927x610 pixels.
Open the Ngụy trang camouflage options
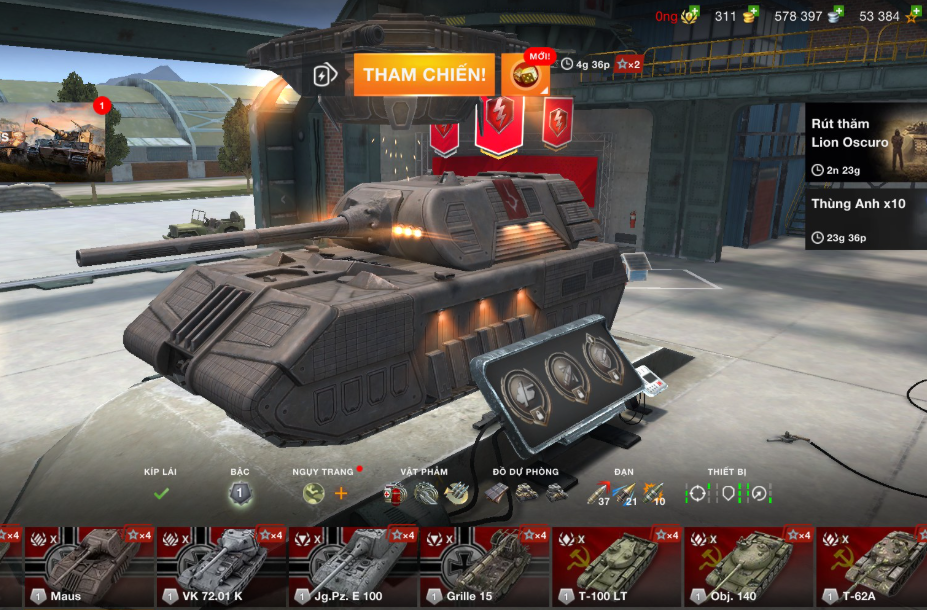325,492
